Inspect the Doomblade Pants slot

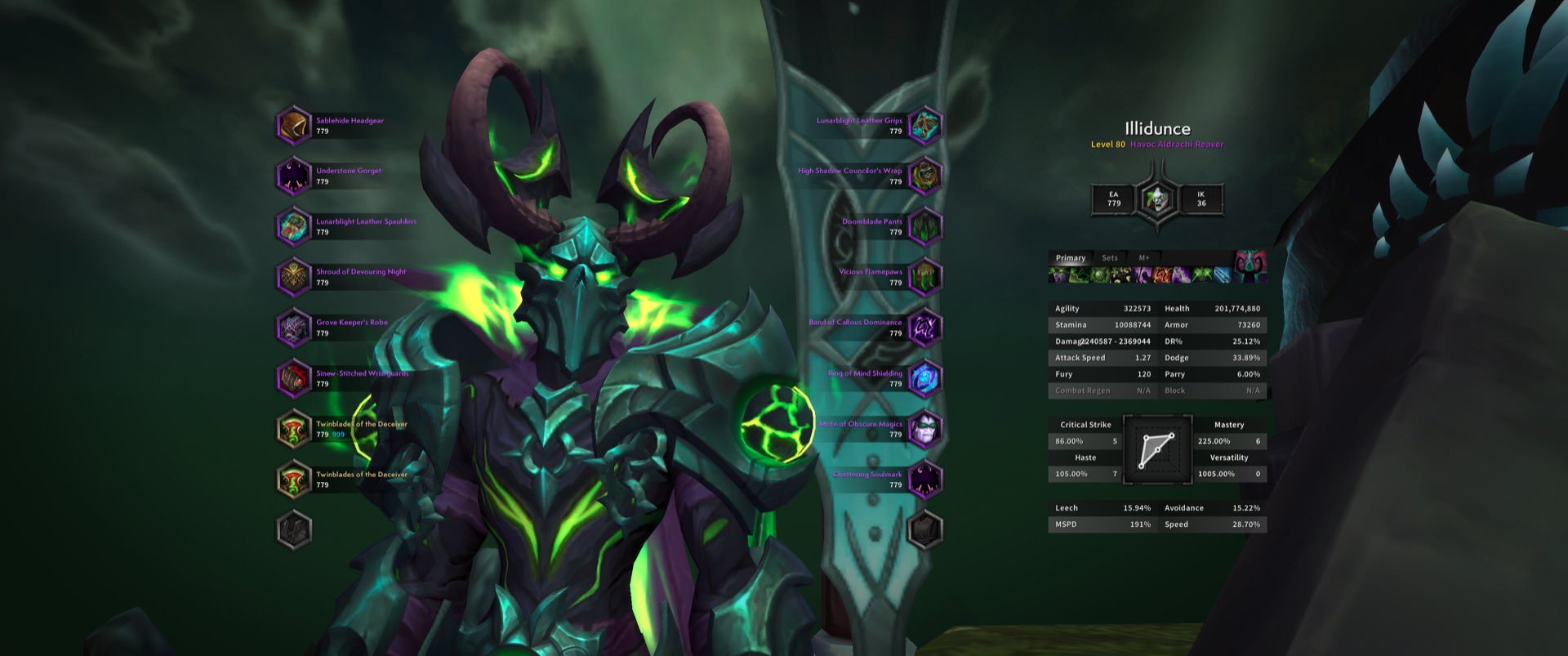click(x=924, y=227)
